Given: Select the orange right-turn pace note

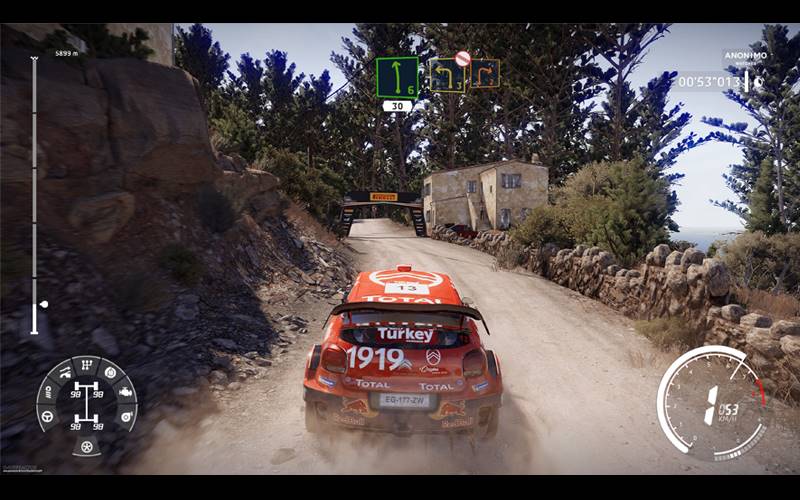Looking at the screenshot, I should 485,73.
